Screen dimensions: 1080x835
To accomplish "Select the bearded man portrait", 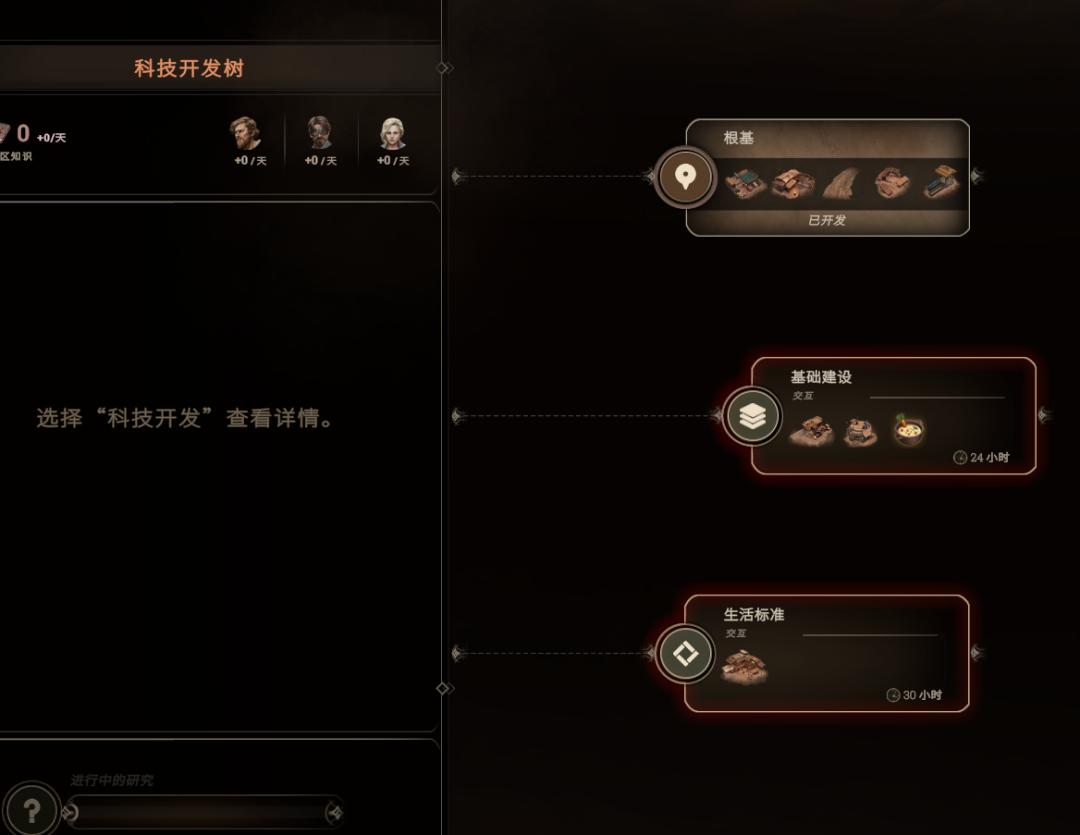I will (245, 134).
